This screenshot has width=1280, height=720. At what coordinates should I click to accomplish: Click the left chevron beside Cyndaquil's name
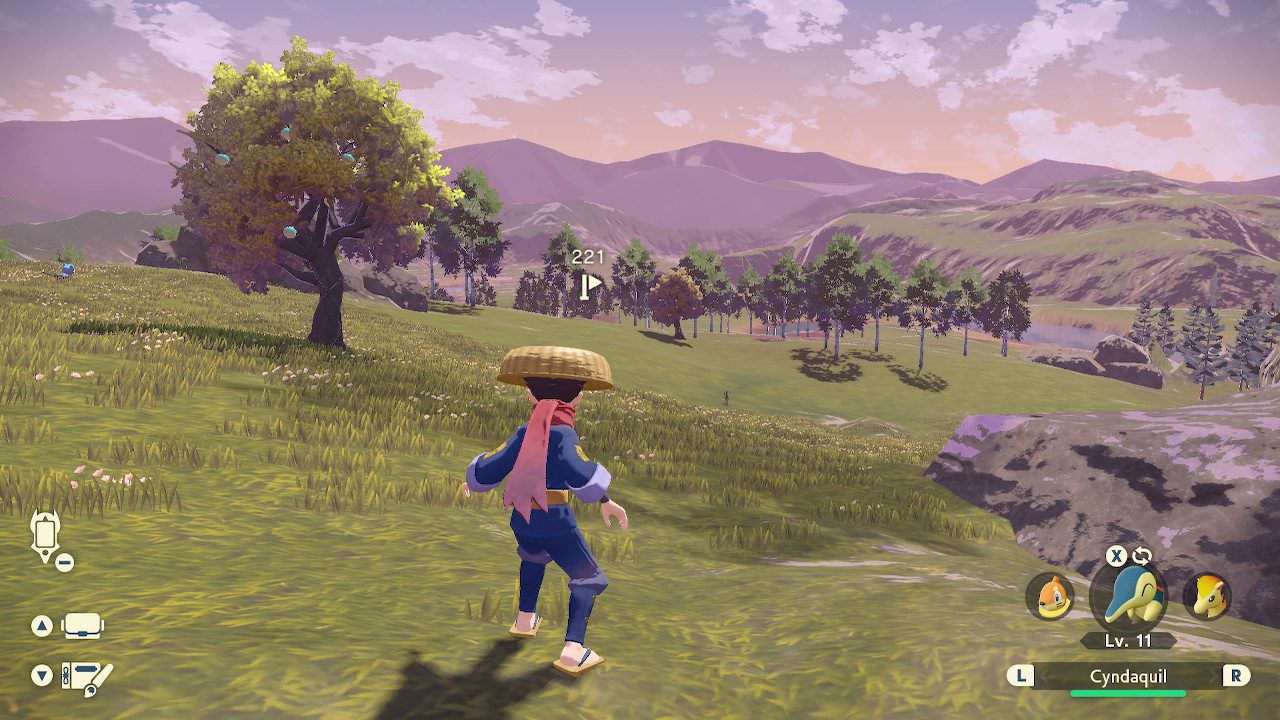(x=1044, y=675)
